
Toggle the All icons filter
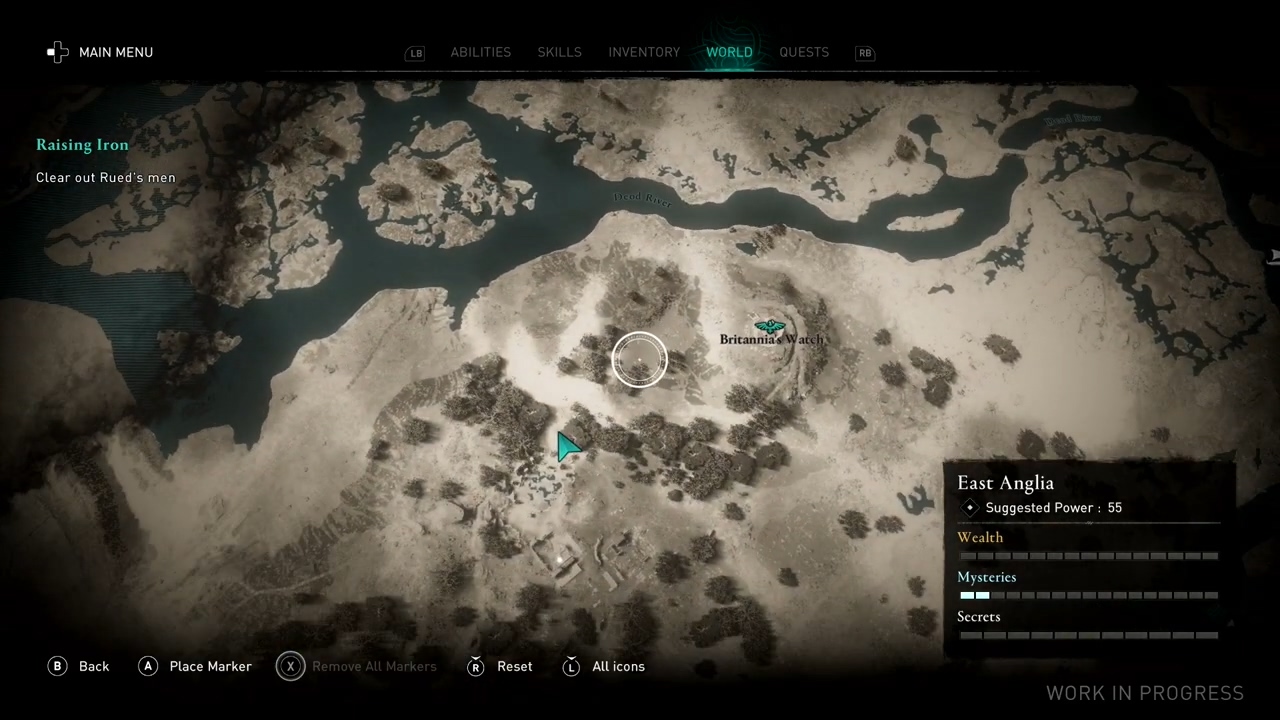pyautogui.click(x=604, y=666)
